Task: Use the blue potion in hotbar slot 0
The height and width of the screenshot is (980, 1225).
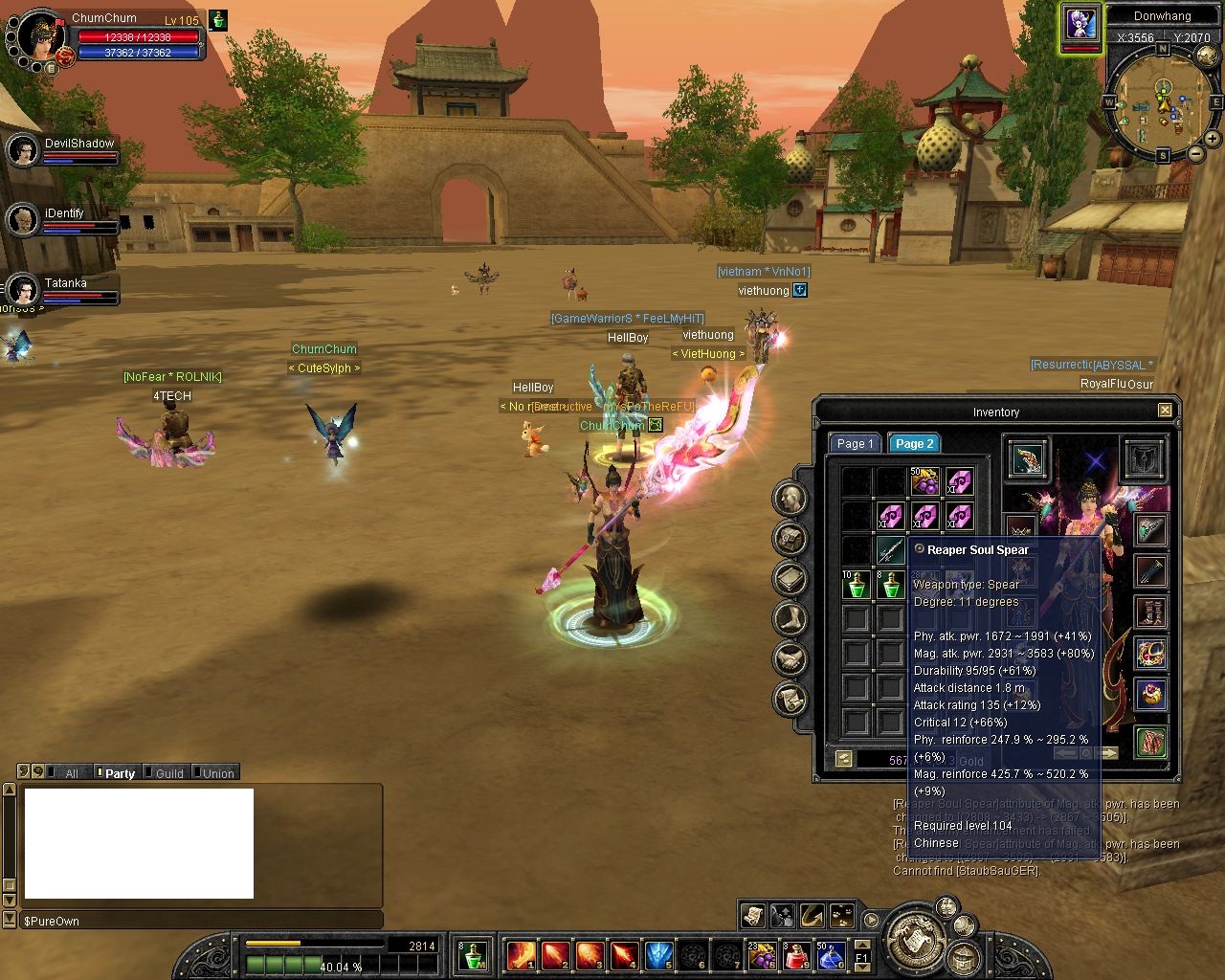Action: click(x=829, y=955)
